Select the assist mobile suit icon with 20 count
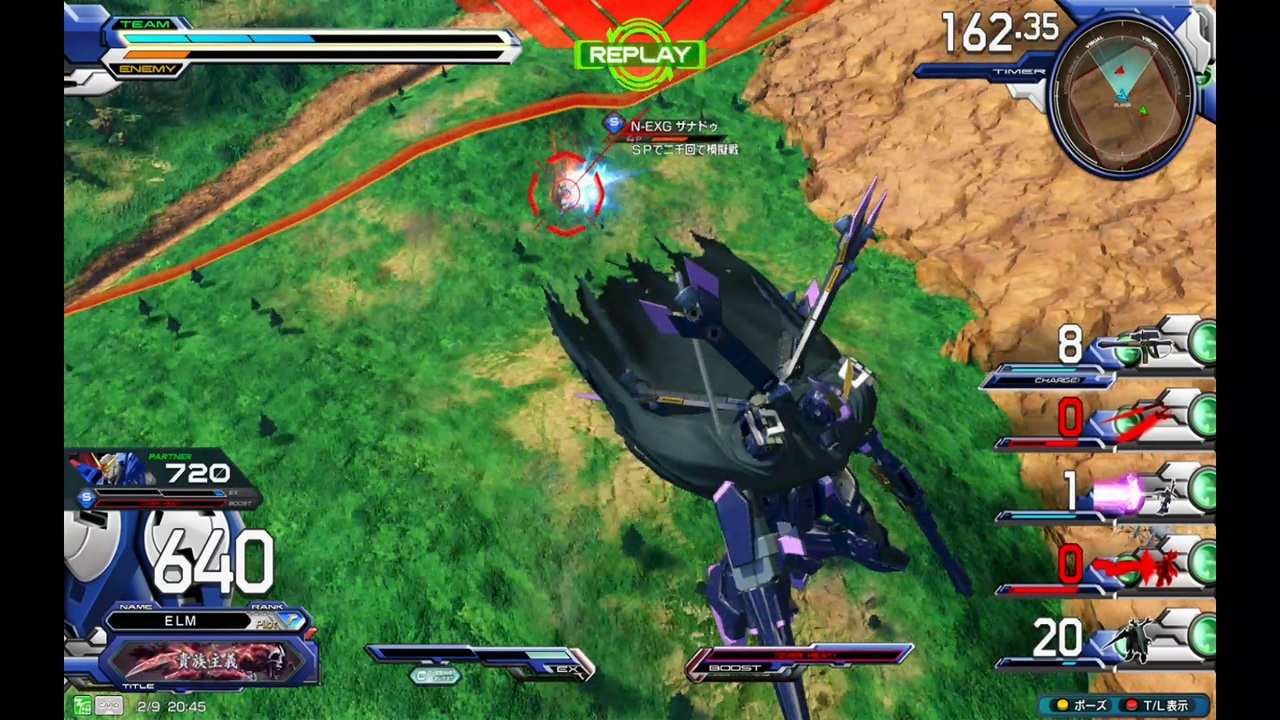Screen dimensions: 1280x720 tap(1135, 640)
